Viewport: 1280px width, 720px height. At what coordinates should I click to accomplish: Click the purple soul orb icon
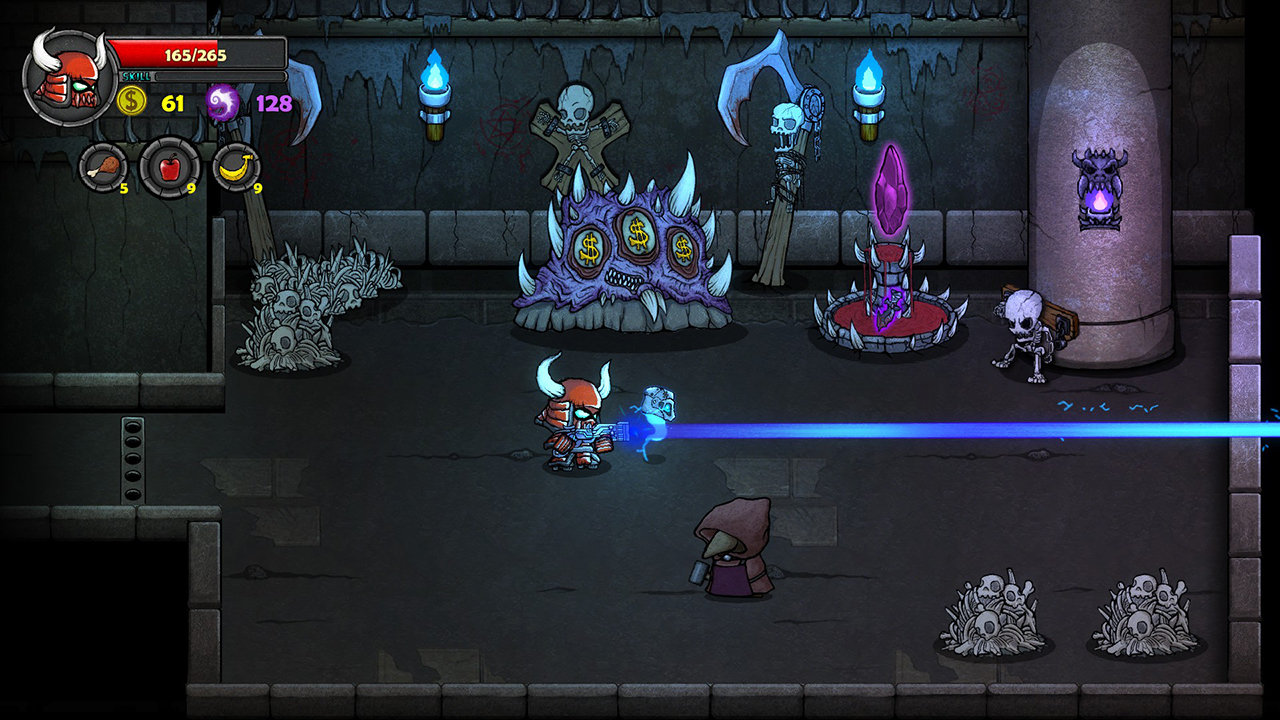[222, 100]
